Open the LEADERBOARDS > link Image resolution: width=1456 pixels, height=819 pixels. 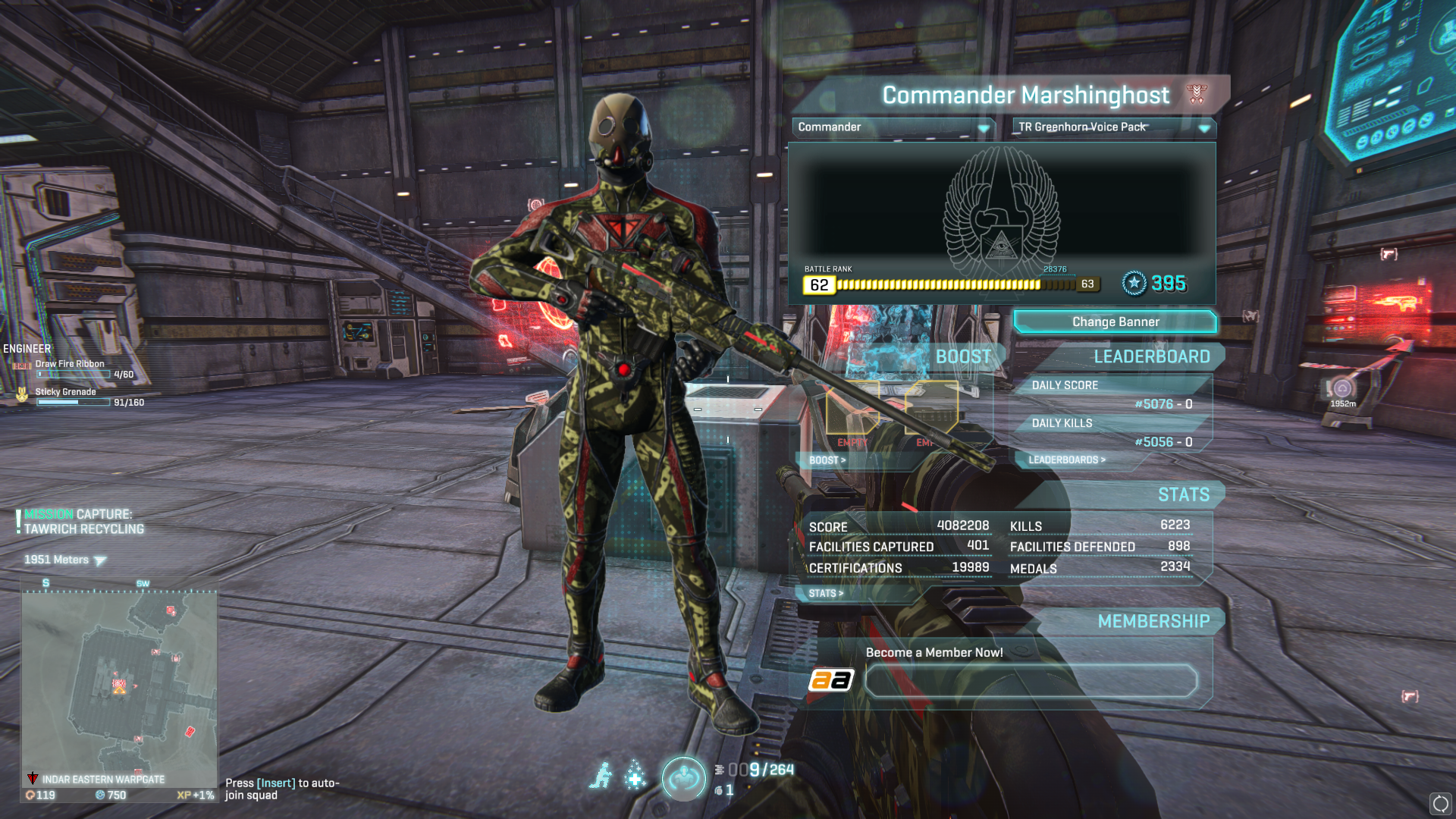[1066, 460]
